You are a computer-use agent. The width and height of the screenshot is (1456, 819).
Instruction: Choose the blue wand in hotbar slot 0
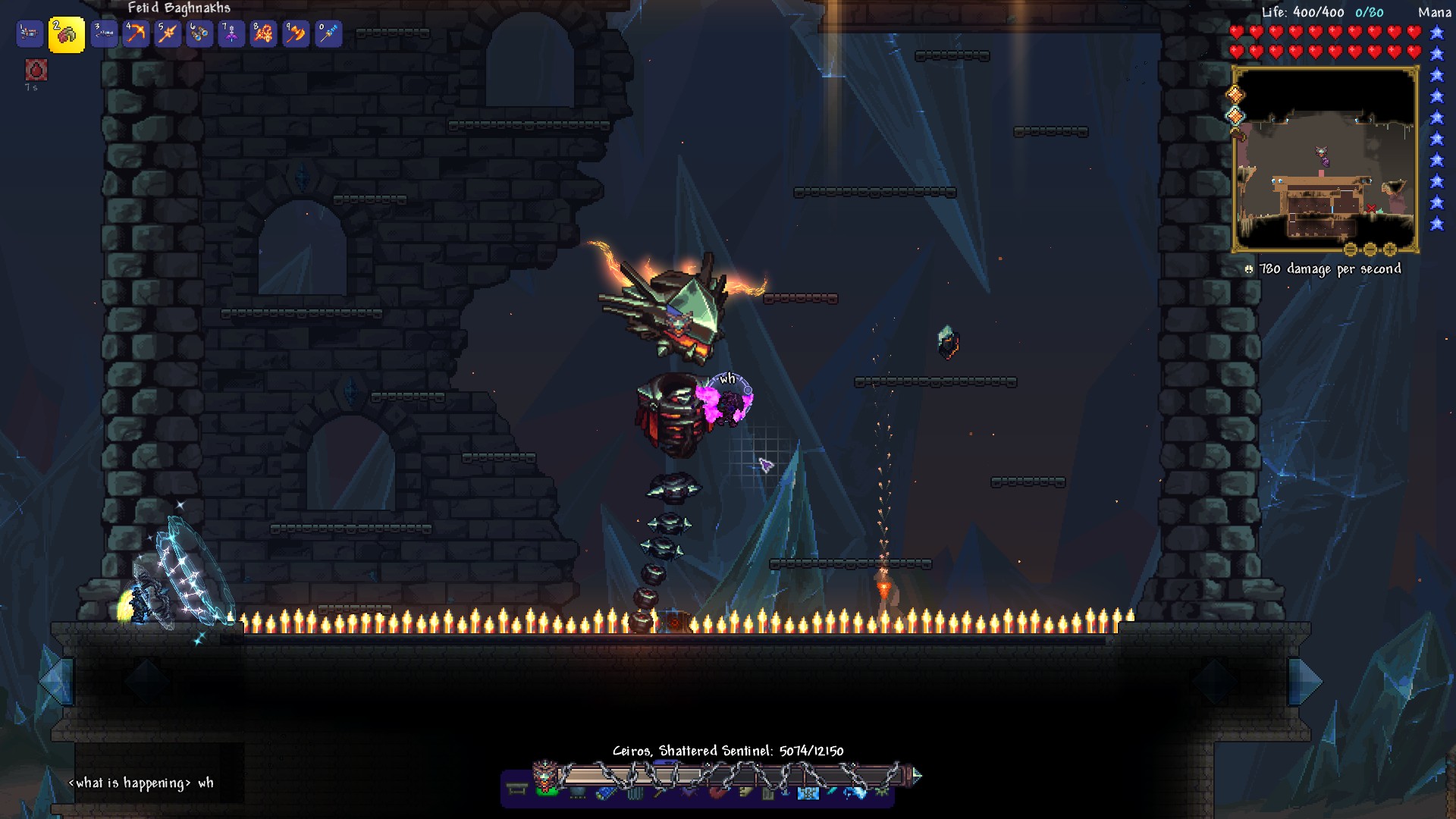click(x=329, y=33)
